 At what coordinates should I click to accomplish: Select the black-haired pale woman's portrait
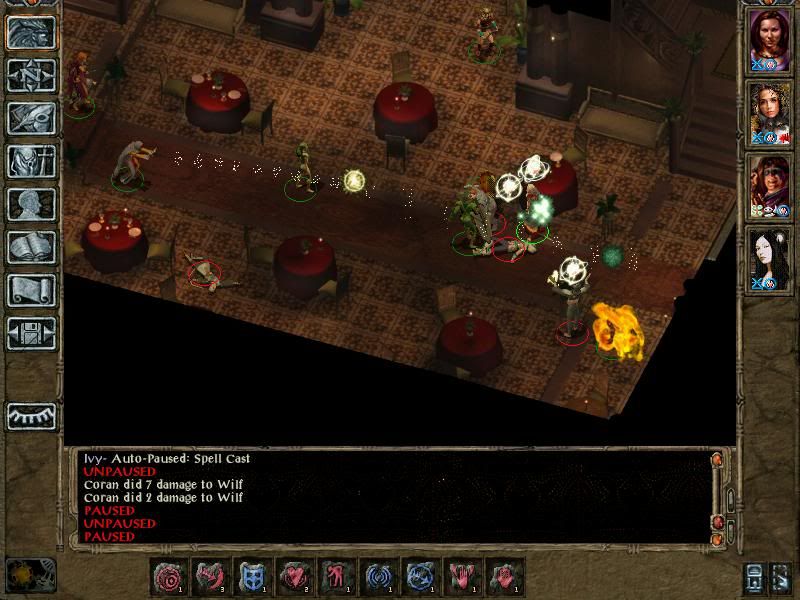[770, 256]
